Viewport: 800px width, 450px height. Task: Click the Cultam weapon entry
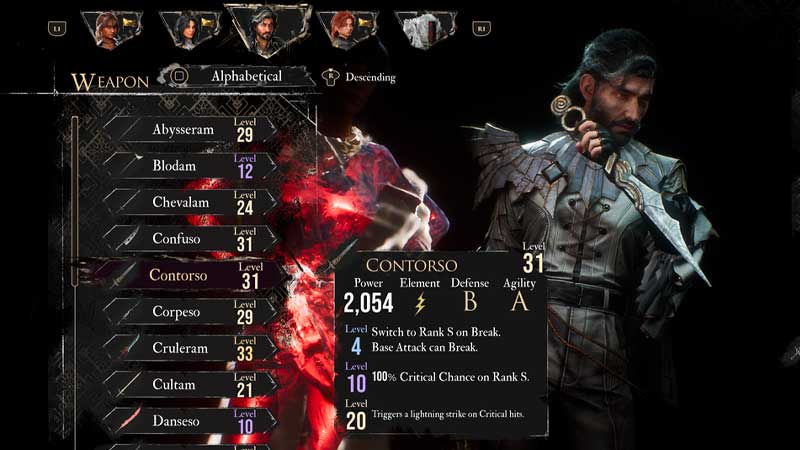[x=185, y=385]
